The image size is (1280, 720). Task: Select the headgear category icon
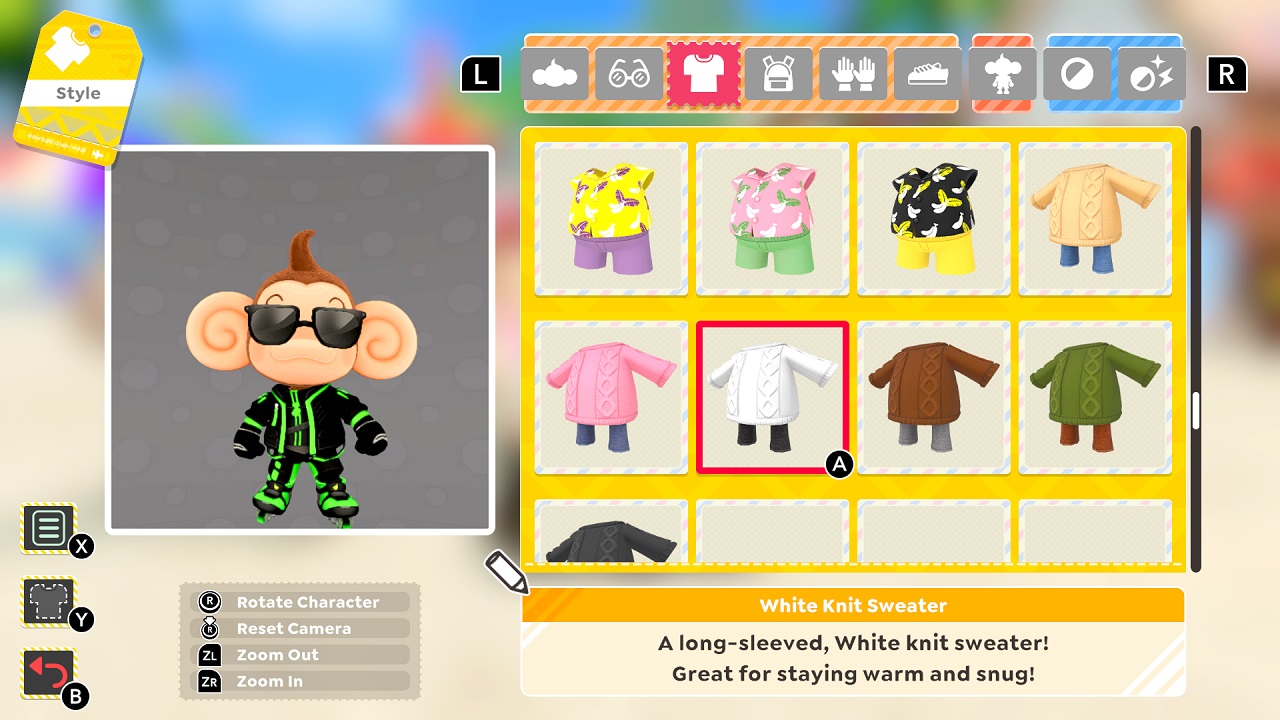[556, 74]
